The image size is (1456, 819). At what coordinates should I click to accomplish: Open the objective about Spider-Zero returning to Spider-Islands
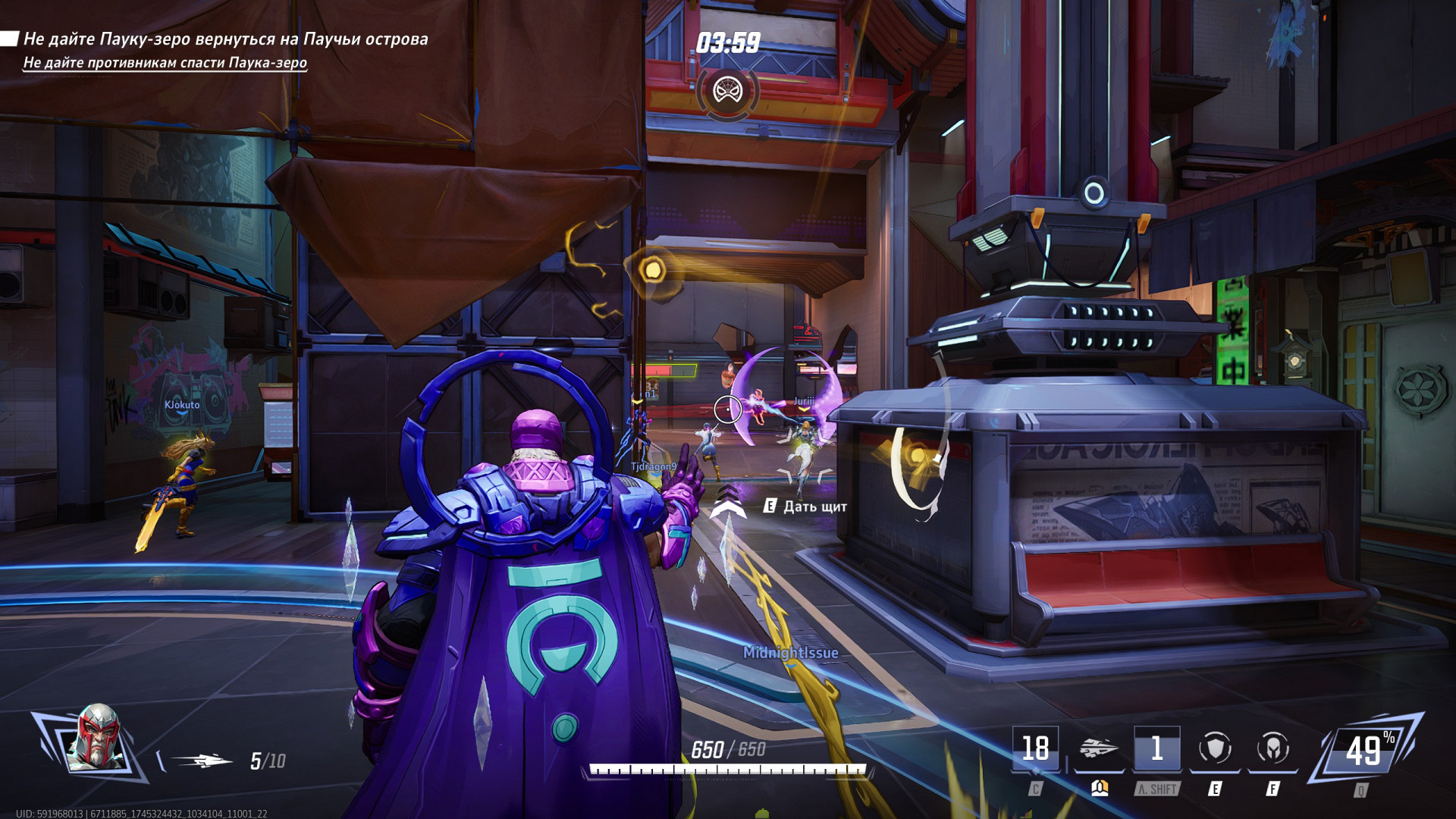point(225,39)
